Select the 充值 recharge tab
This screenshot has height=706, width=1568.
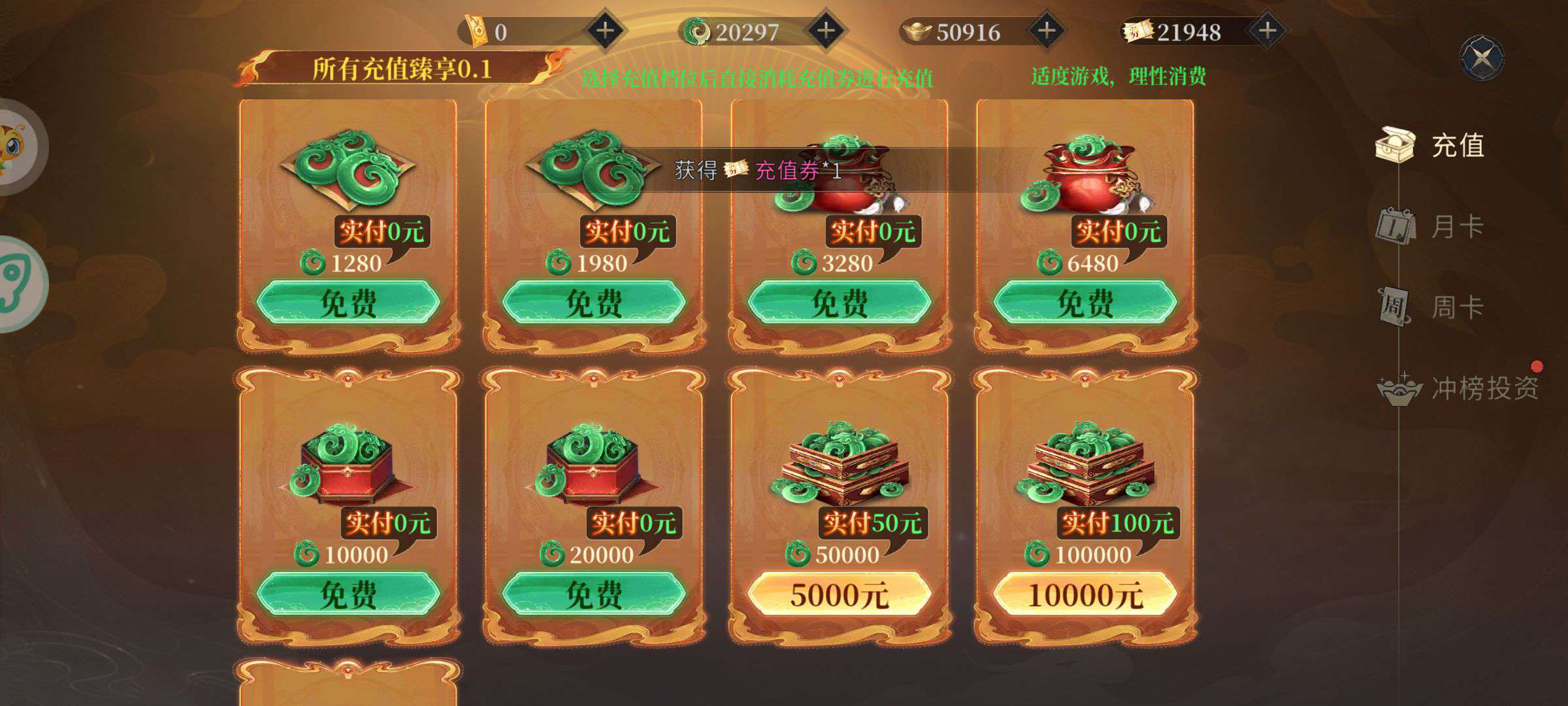point(1456,145)
